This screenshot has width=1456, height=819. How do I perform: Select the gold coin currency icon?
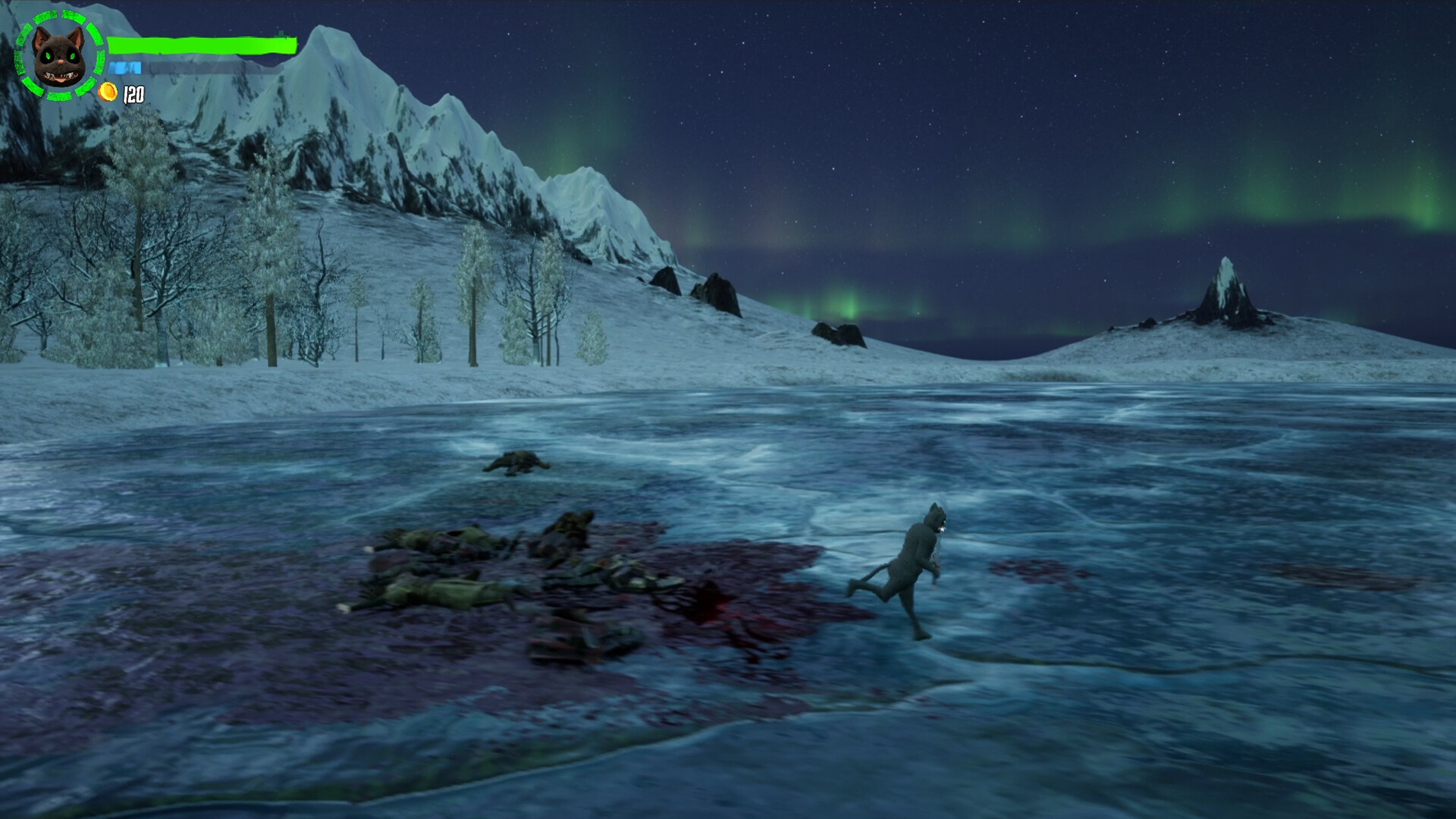coord(108,93)
